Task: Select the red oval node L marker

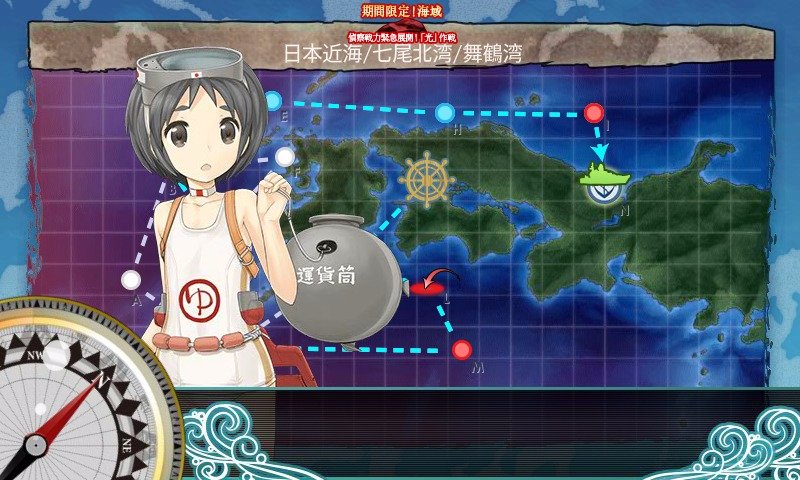Action: [x=427, y=289]
